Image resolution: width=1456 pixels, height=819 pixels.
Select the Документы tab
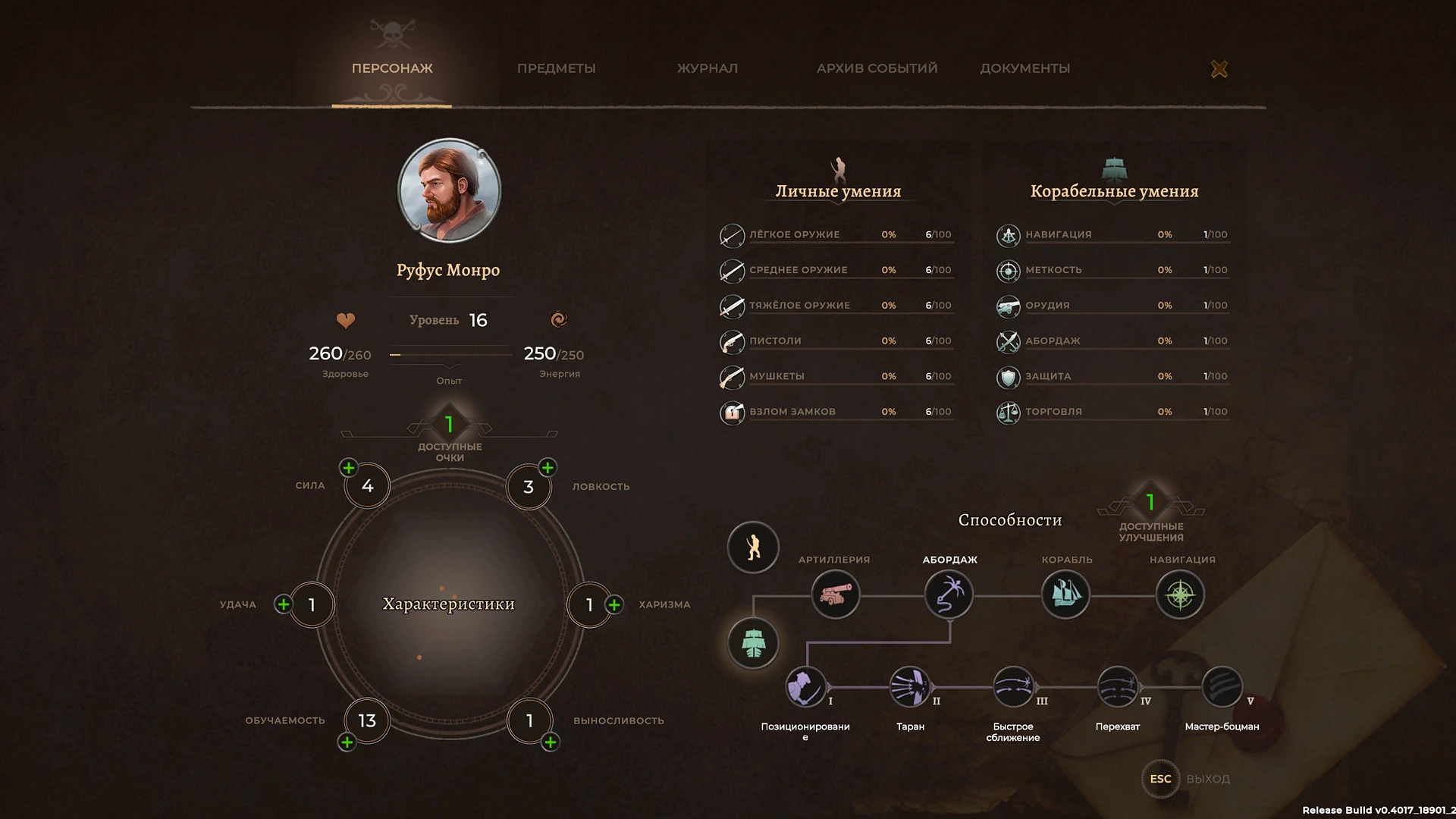point(1025,68)
